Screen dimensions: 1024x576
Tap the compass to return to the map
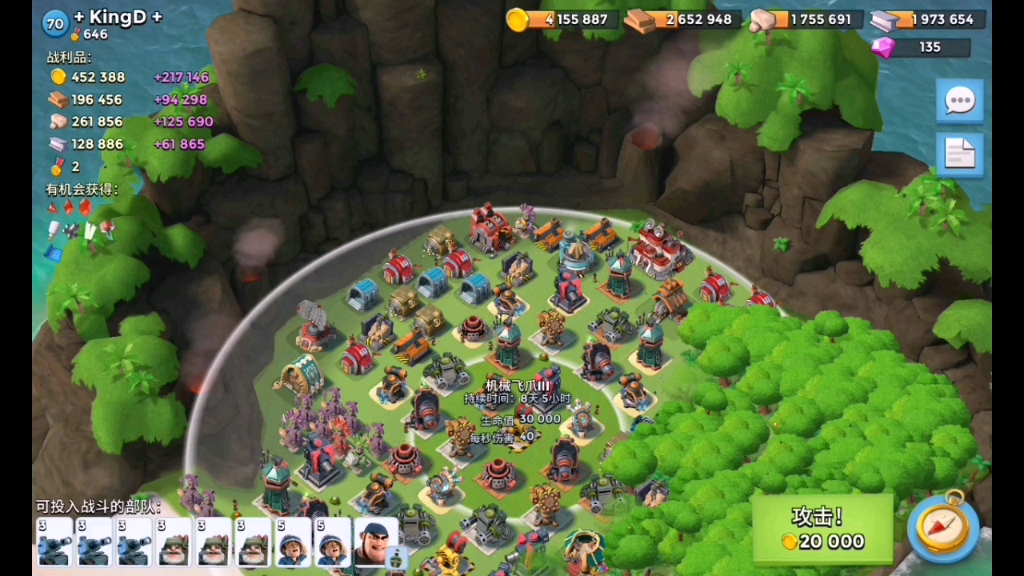click(x=942, y=527)
